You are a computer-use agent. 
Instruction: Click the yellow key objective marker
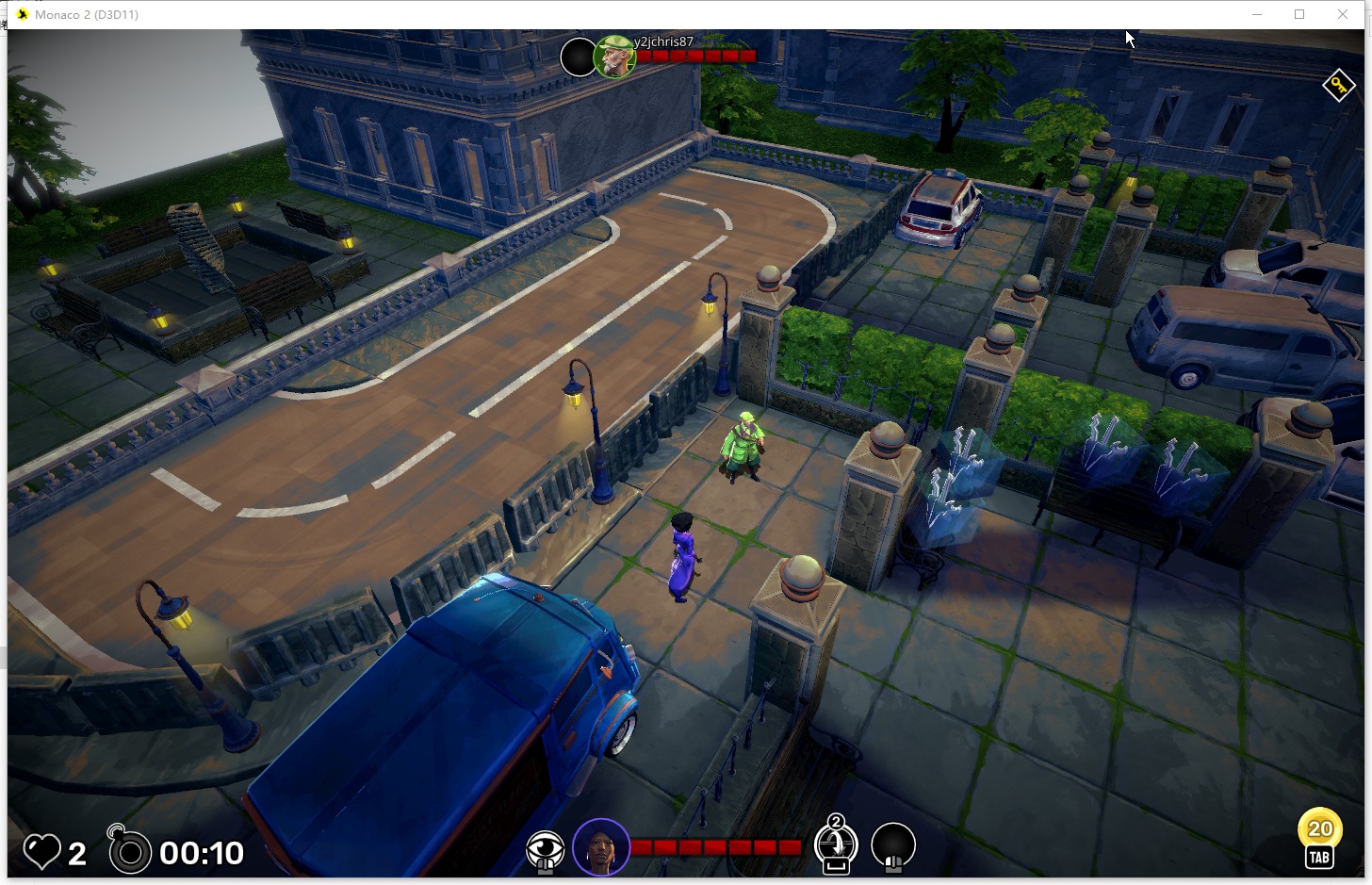click(x=1338, y=86)
